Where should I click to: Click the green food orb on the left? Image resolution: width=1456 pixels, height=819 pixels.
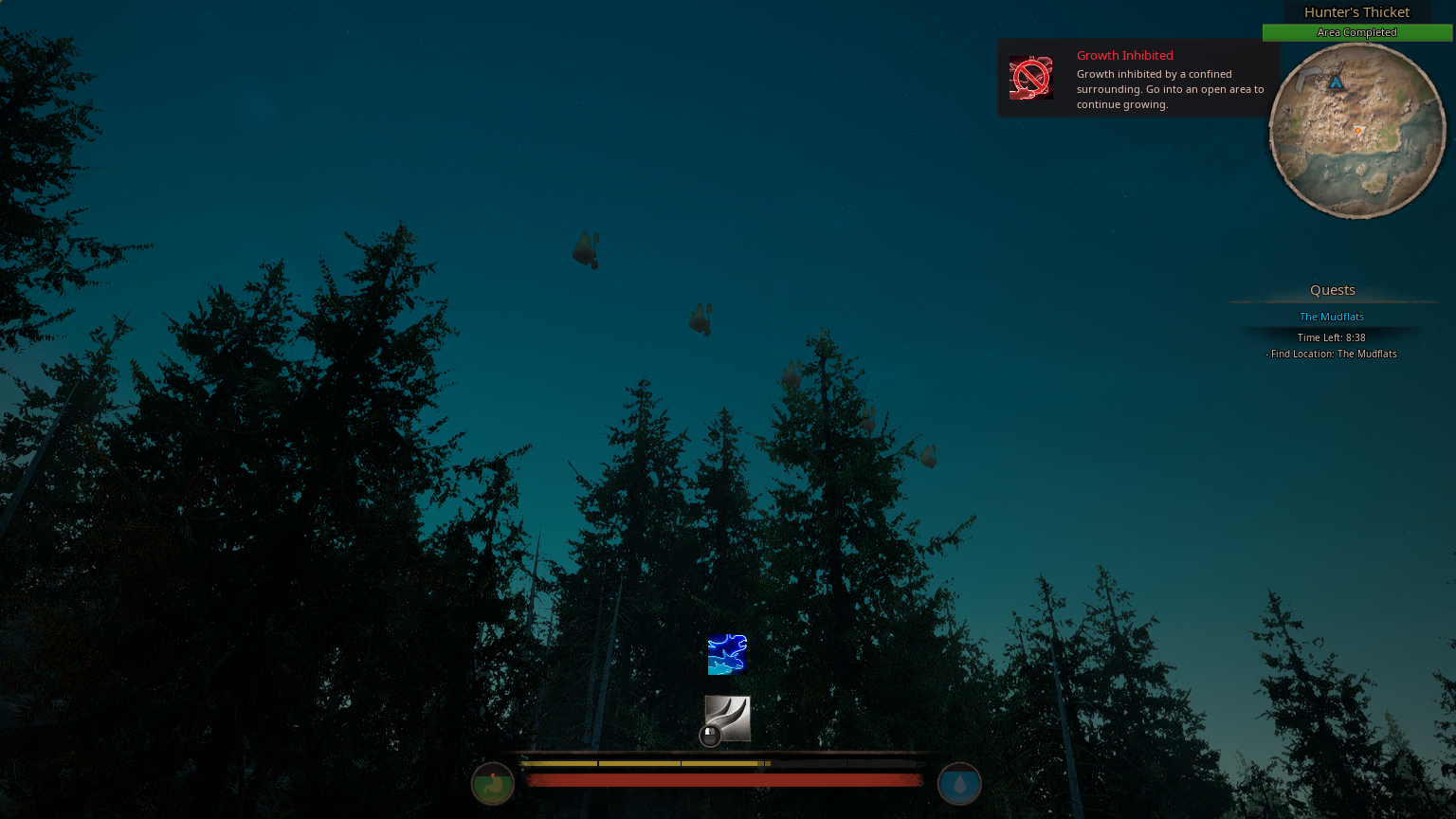click(x=492, y=783)
